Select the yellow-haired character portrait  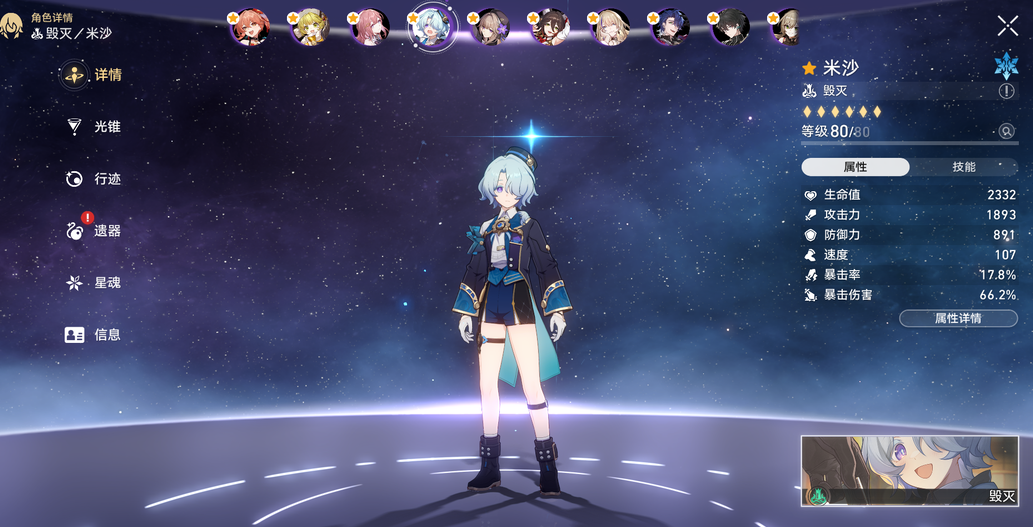(x=310, y=27)
